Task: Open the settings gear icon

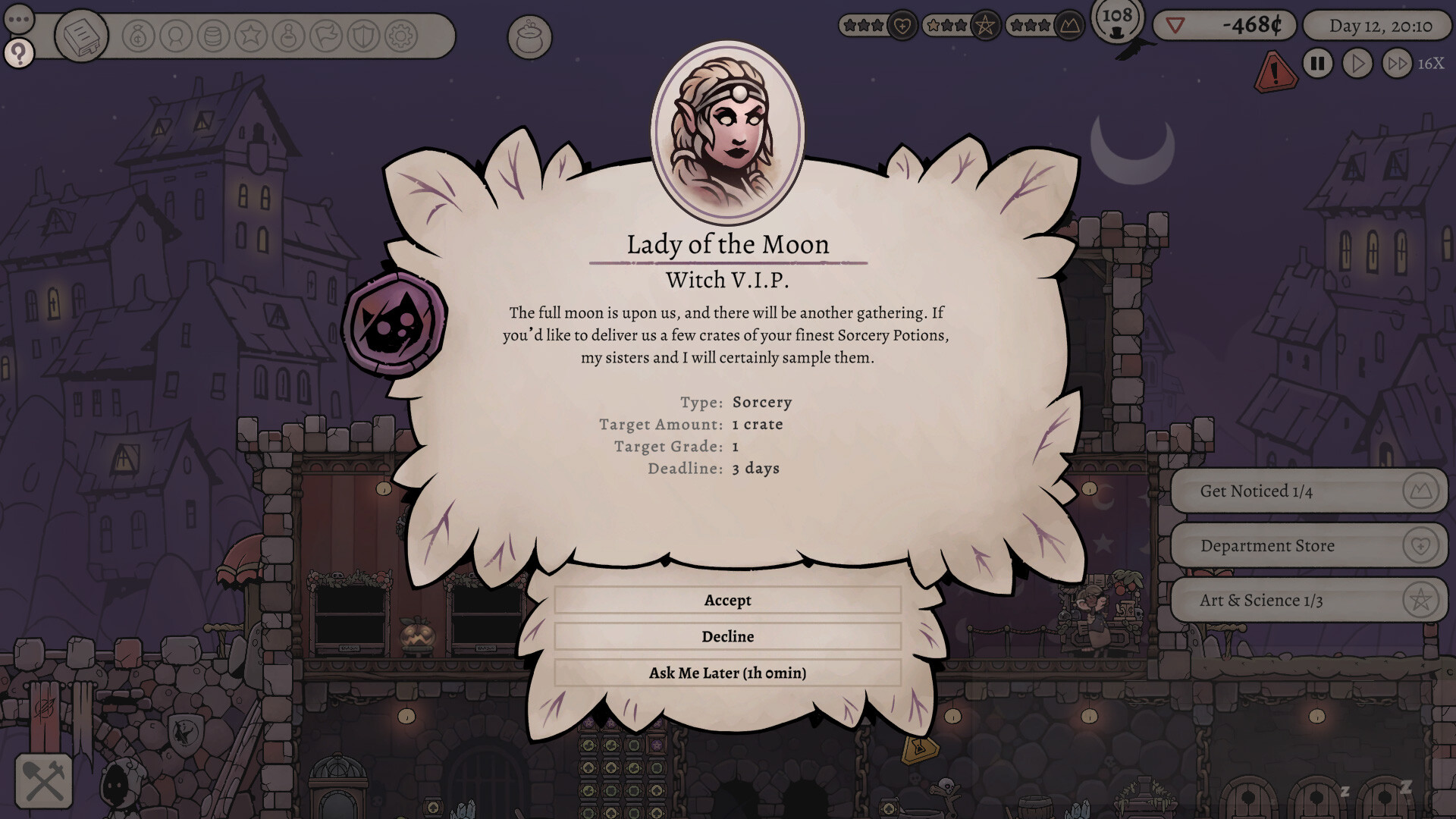Action: point(400,36)
